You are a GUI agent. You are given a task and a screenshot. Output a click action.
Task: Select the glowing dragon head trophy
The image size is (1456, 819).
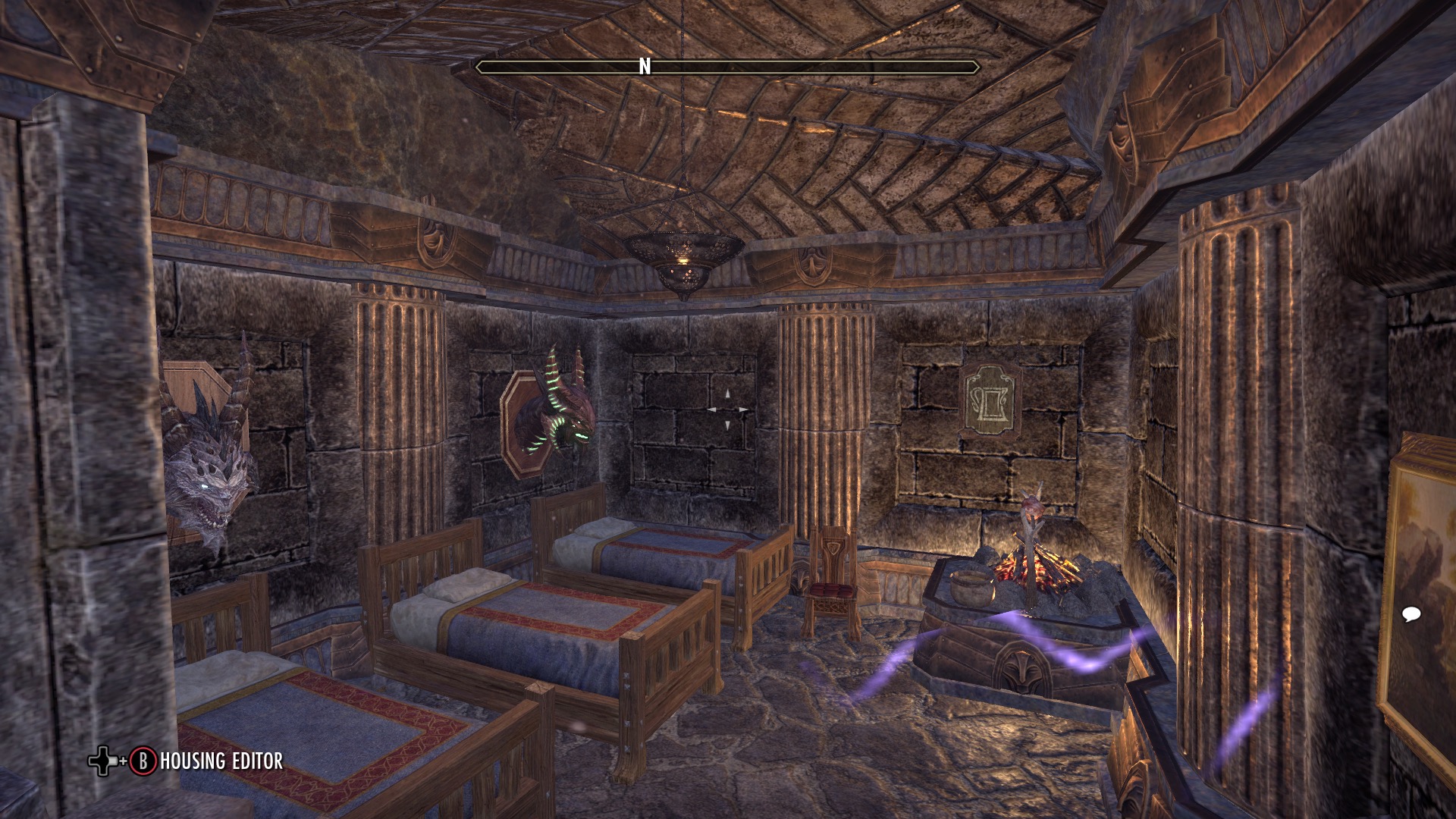(561, 409)
